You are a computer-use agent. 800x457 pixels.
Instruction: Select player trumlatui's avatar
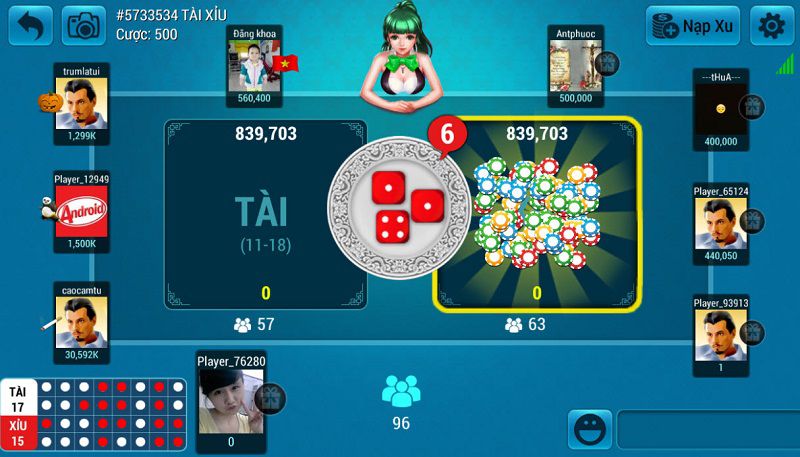(84, 104)
